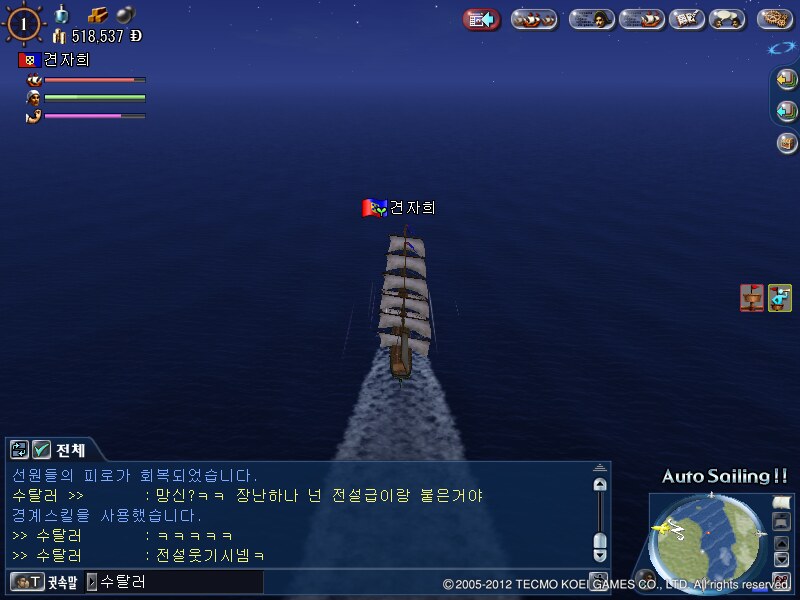Viewport: 800px width, 600px height.
Task: Click the yellow arrow side panel button
Action: pos(787,78)
